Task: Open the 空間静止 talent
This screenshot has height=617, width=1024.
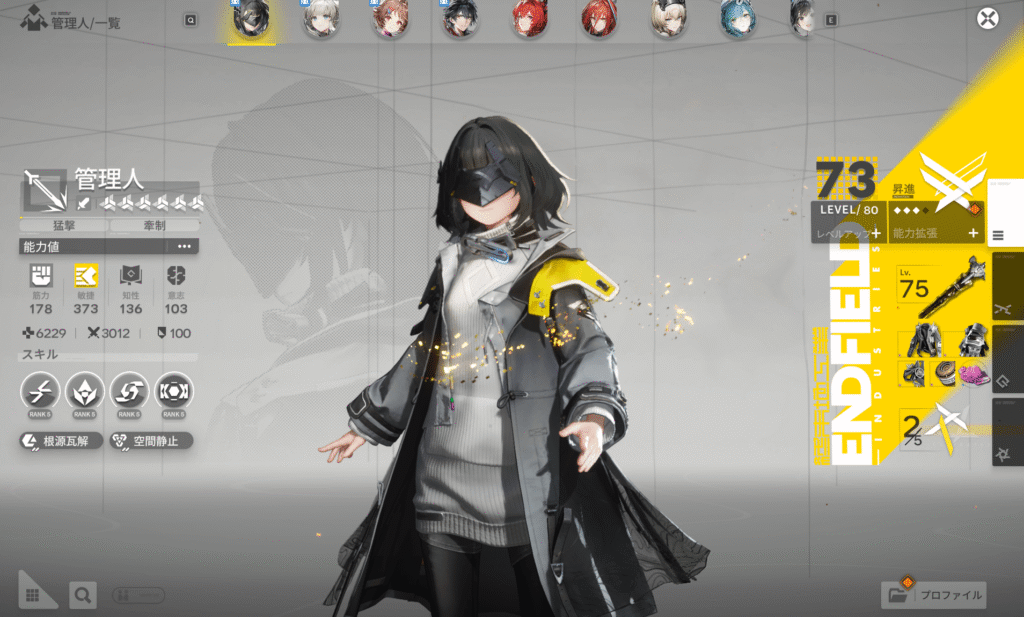Action: coord(150,440)
